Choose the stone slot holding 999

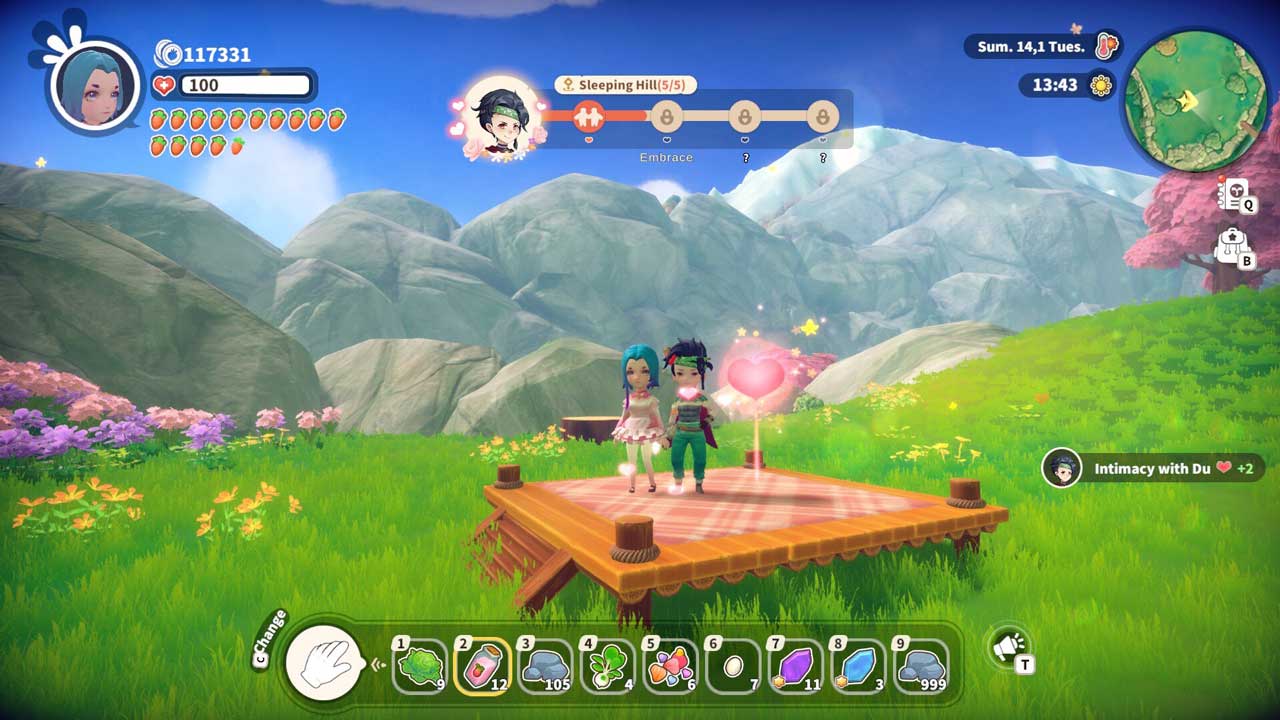[x=920, y=665]
